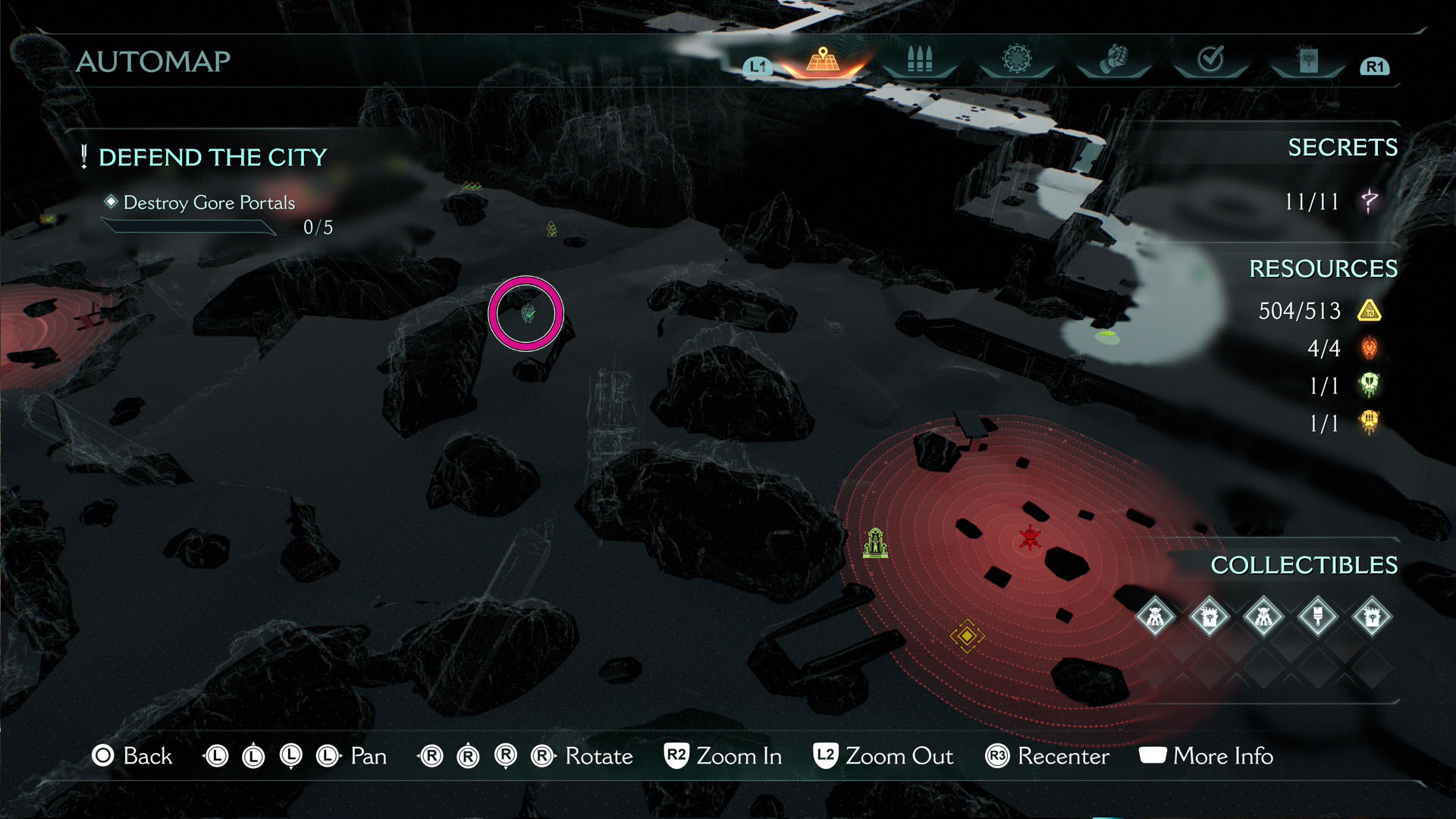Open the Weapons tab with bullet icons
The height and width of the screenshot is (819, 1456).
click(919, 61)
